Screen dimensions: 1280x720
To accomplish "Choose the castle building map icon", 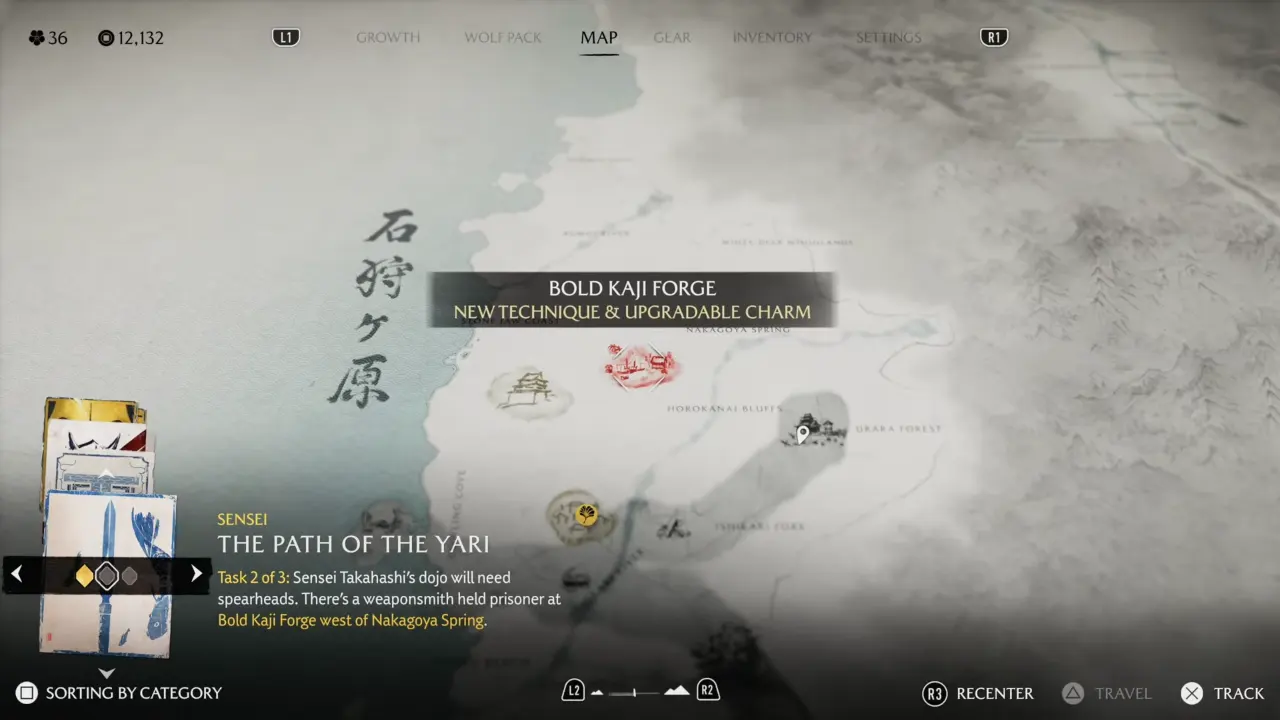I will point(527,389).
